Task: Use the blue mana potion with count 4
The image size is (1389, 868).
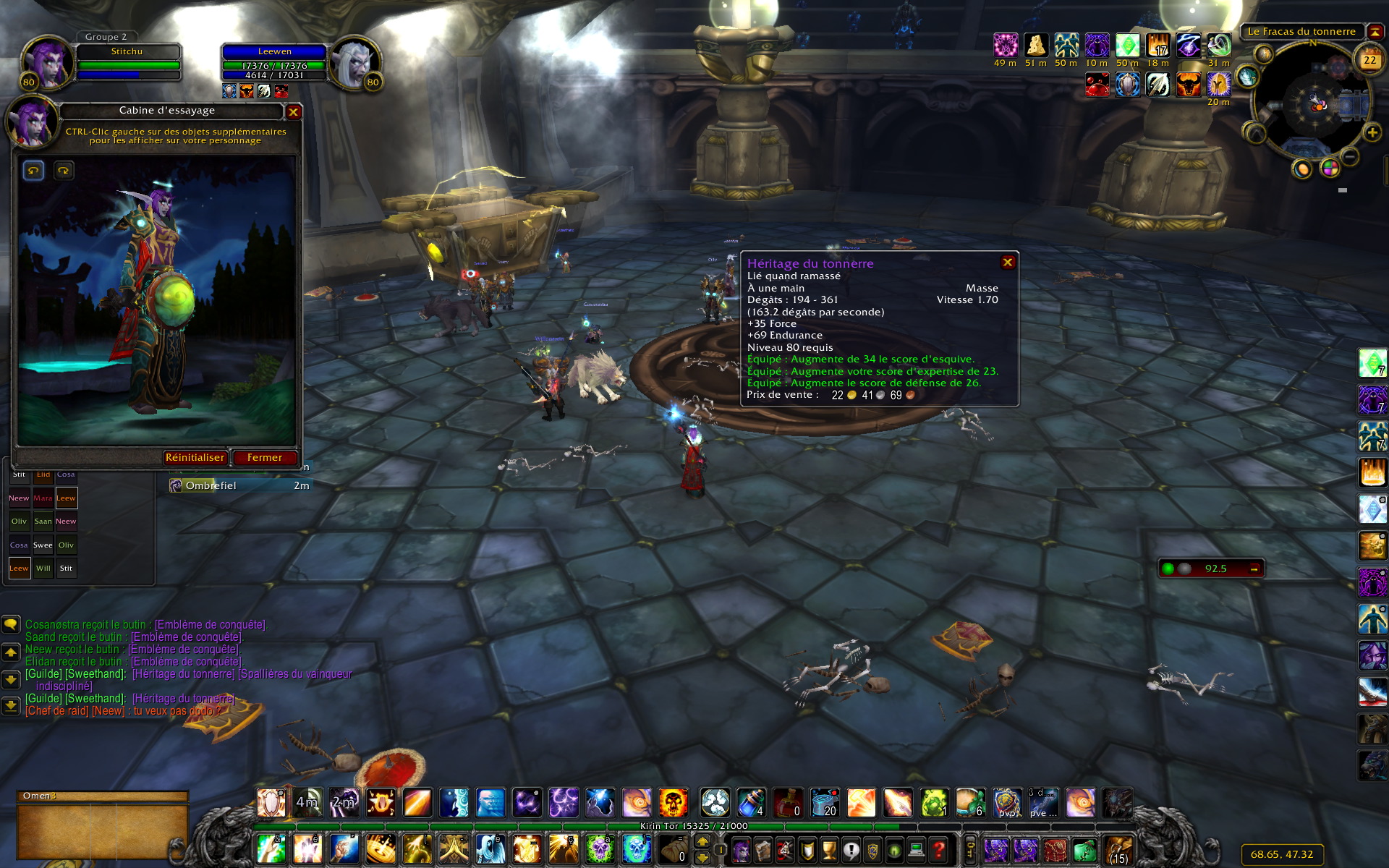Action: [x=751, y=803]
